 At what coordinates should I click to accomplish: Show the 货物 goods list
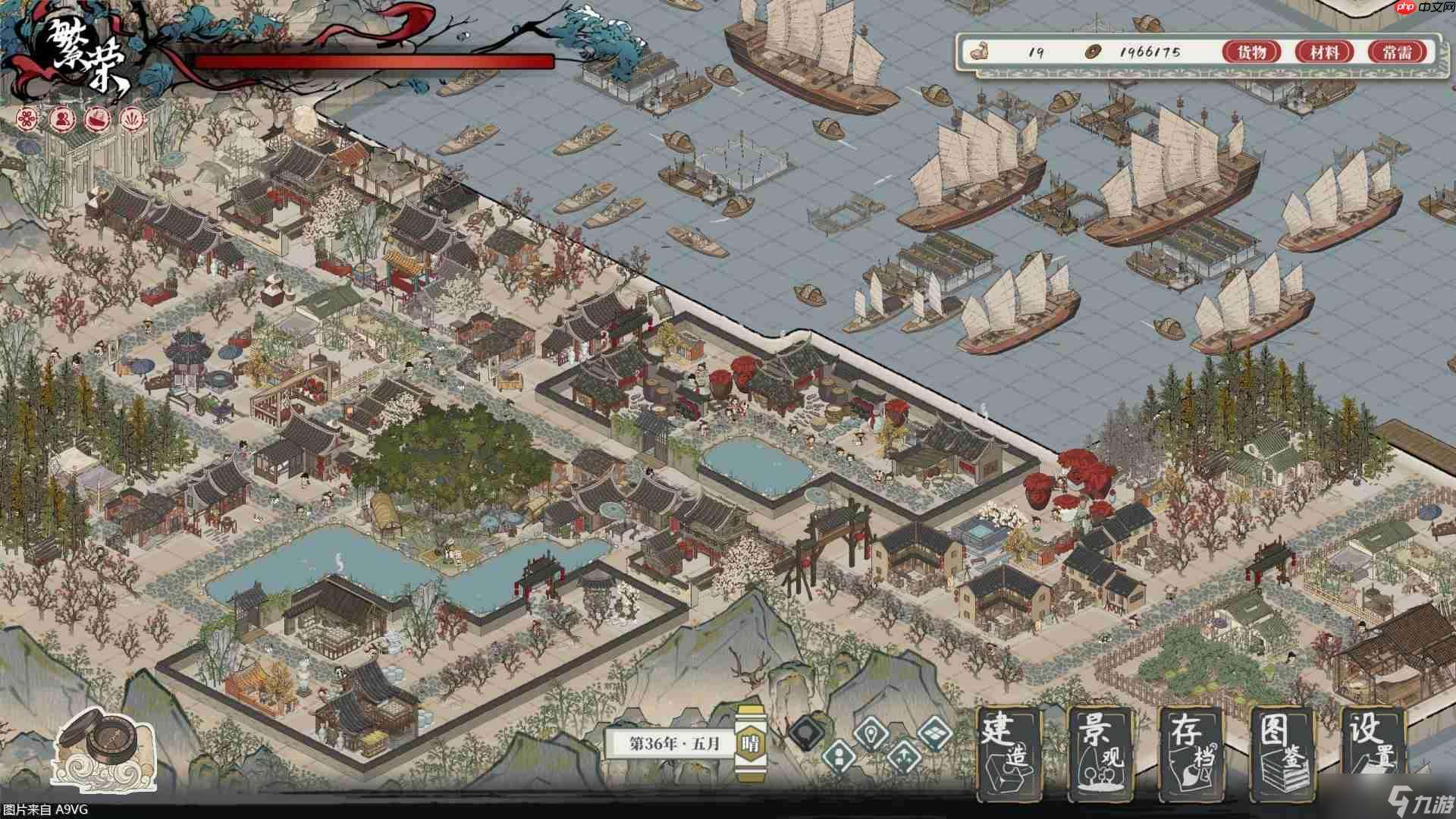coord(1251,52)
